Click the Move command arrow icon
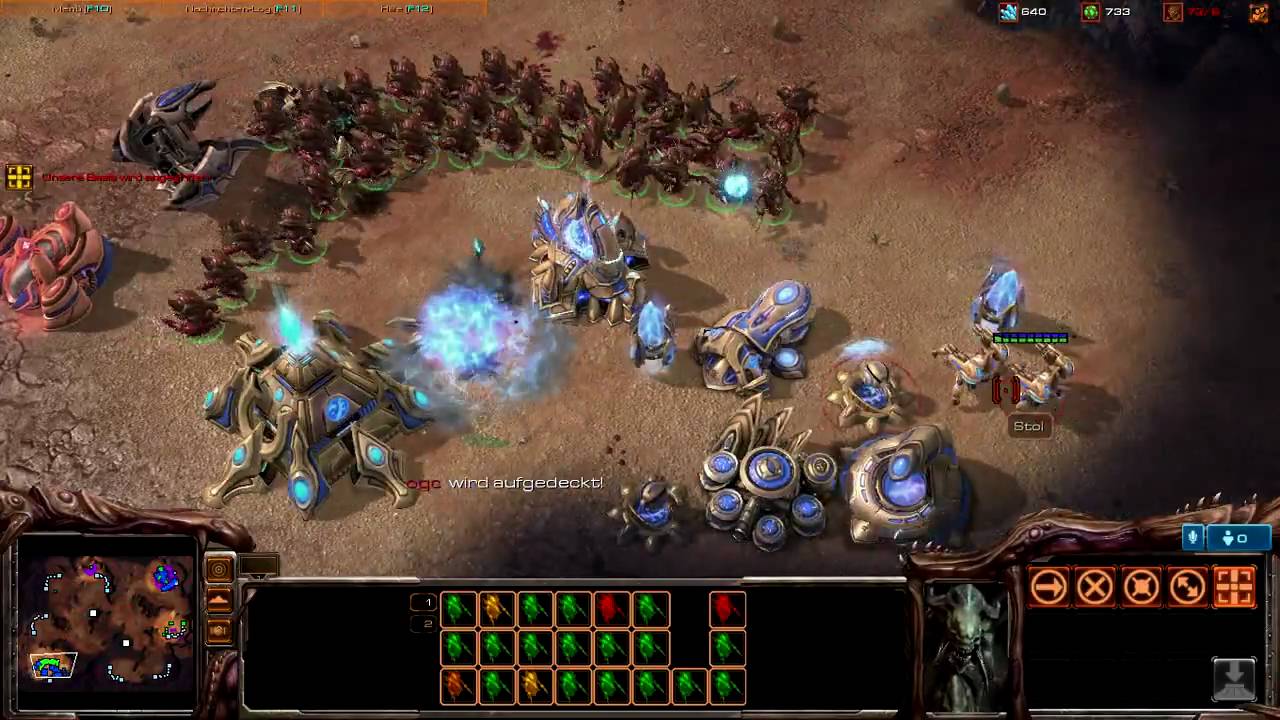This screenshot has height=720, width=1280. 1048,587
